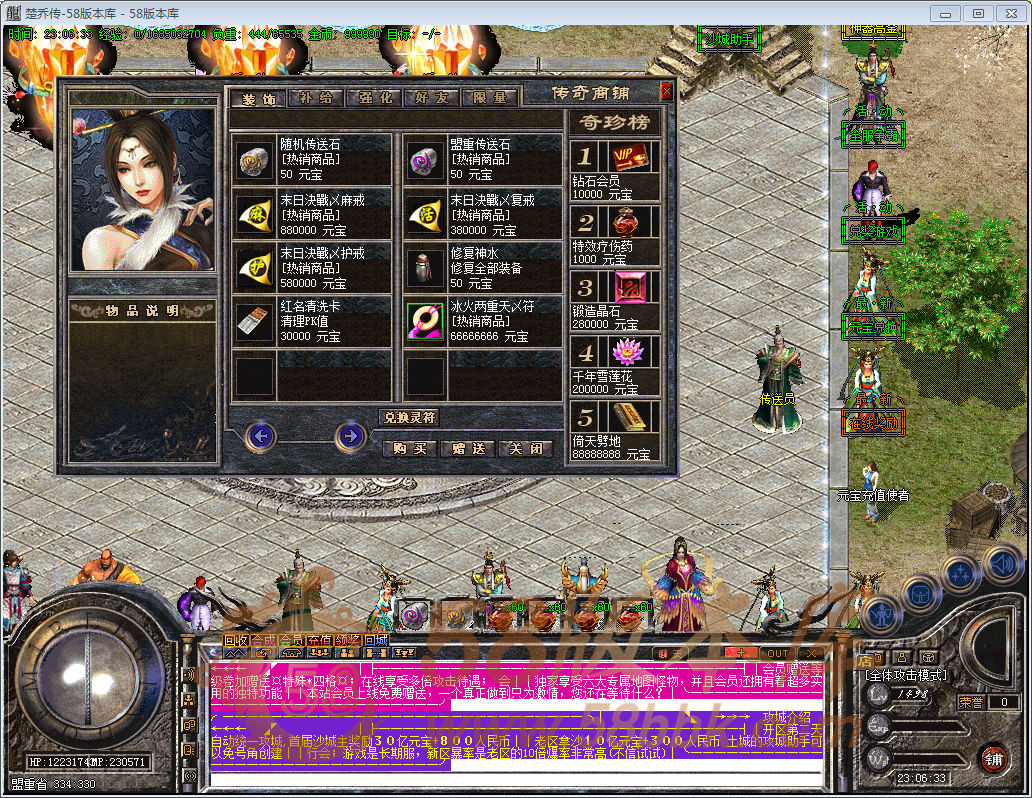Viewport: 1032px width, 798px height.
Task: Show the 限量 shop category
Action: (x=490, y=98)
